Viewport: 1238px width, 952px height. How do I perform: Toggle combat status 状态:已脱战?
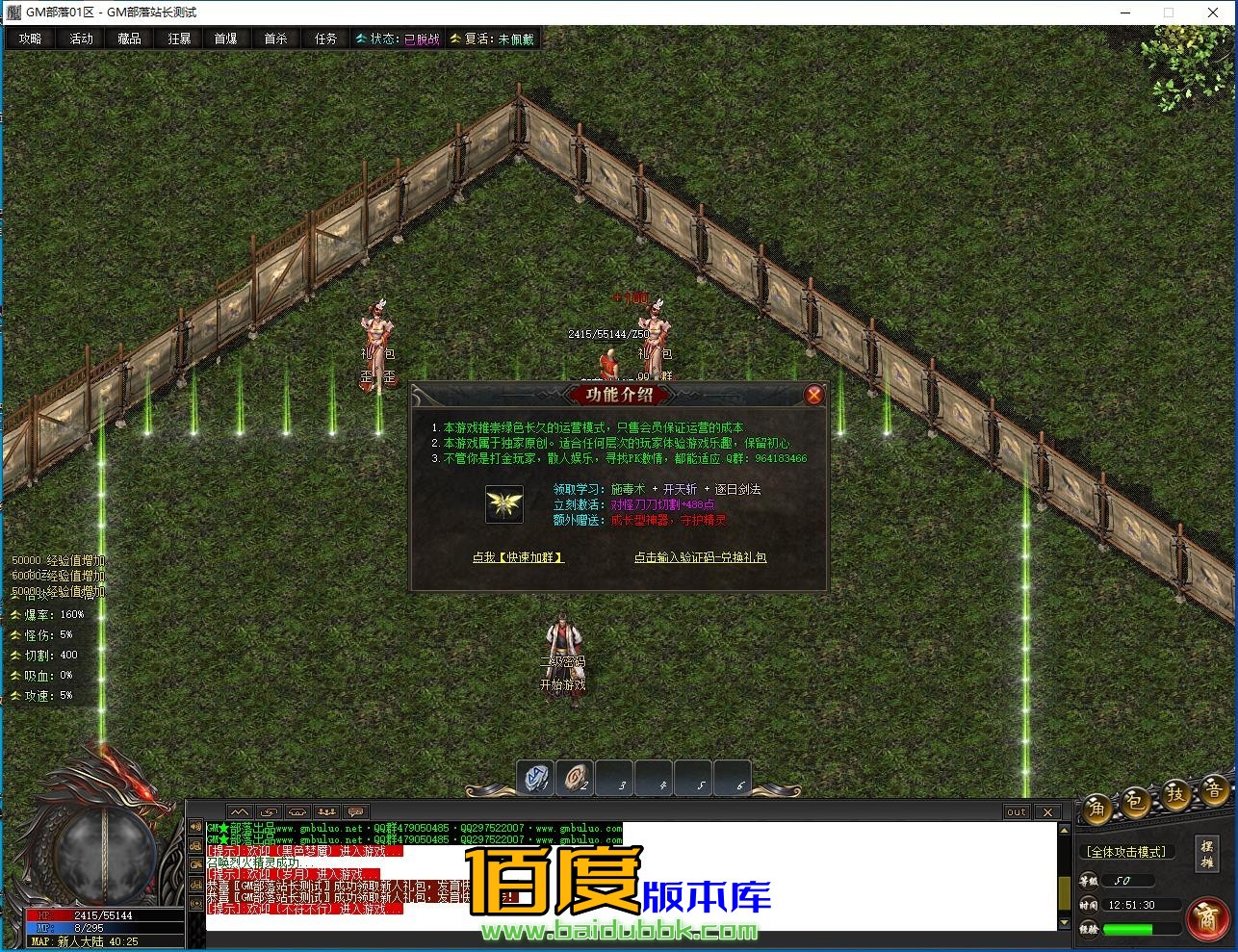point(397,39)
